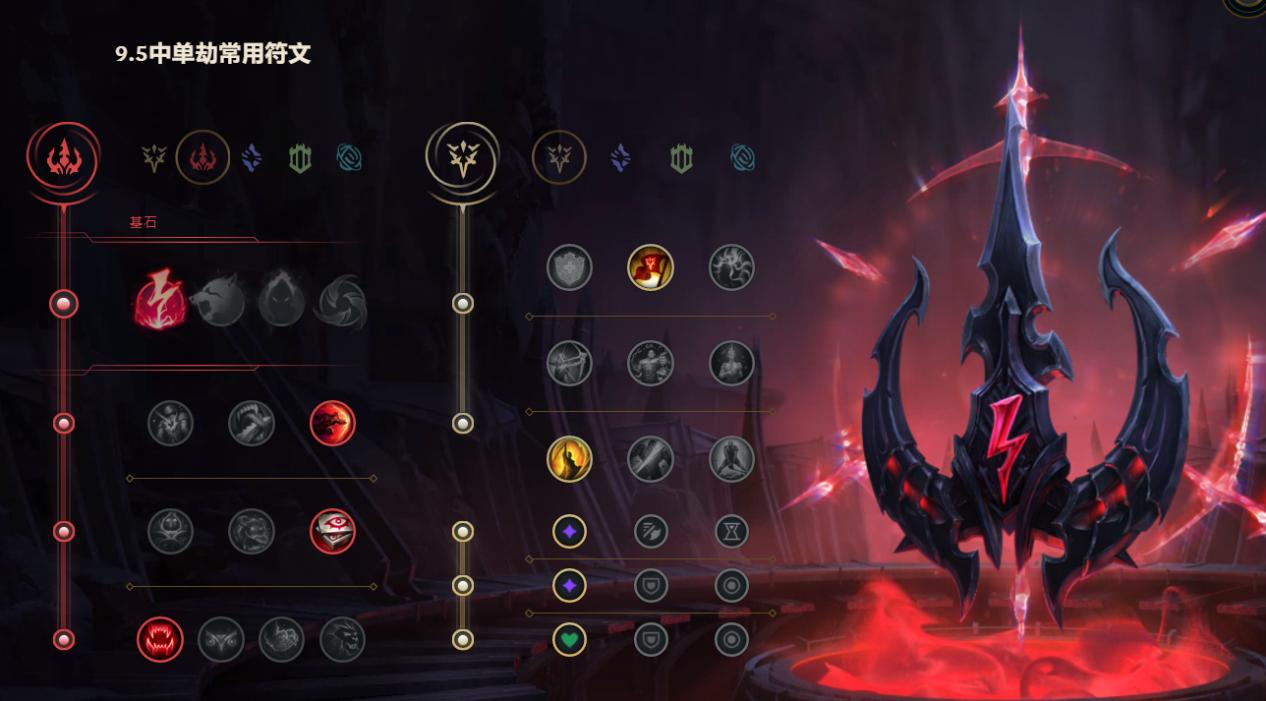Select the Hail of Blades keystone

tap(343, 302)
